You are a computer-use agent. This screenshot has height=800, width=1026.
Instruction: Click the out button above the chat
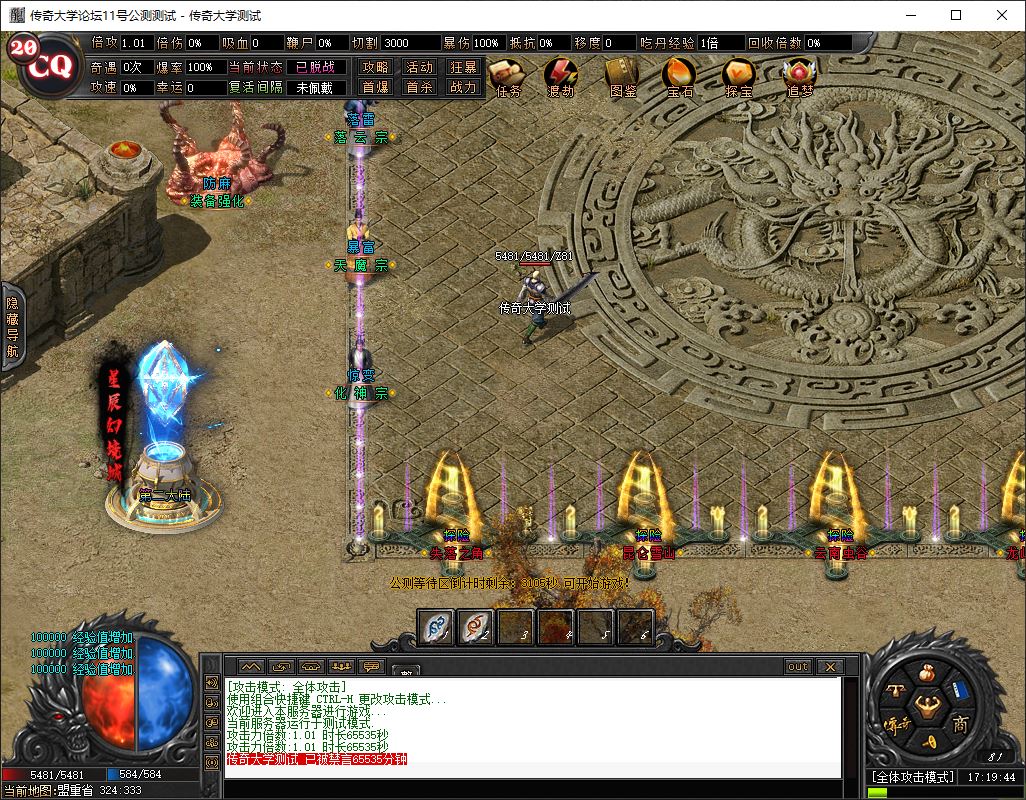(x=797, y=667)
